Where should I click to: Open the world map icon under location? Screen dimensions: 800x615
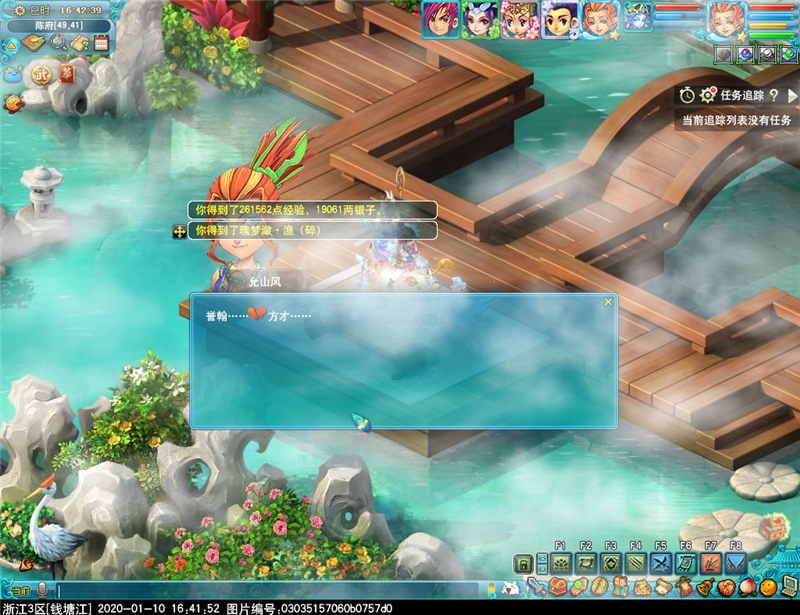pyautogui.click(x=34, y=43)
